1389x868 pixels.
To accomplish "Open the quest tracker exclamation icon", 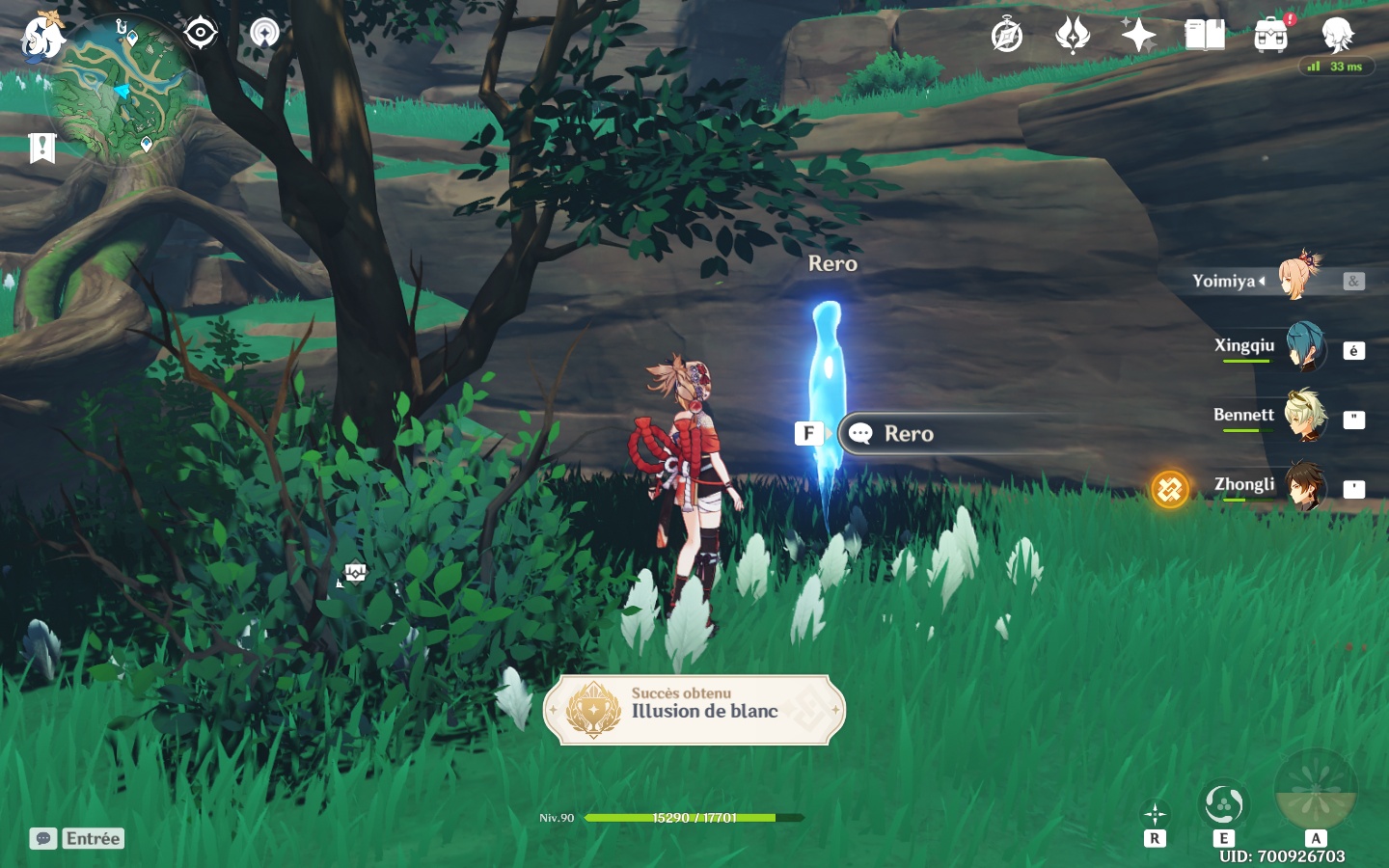I will [x=42, y=149].
